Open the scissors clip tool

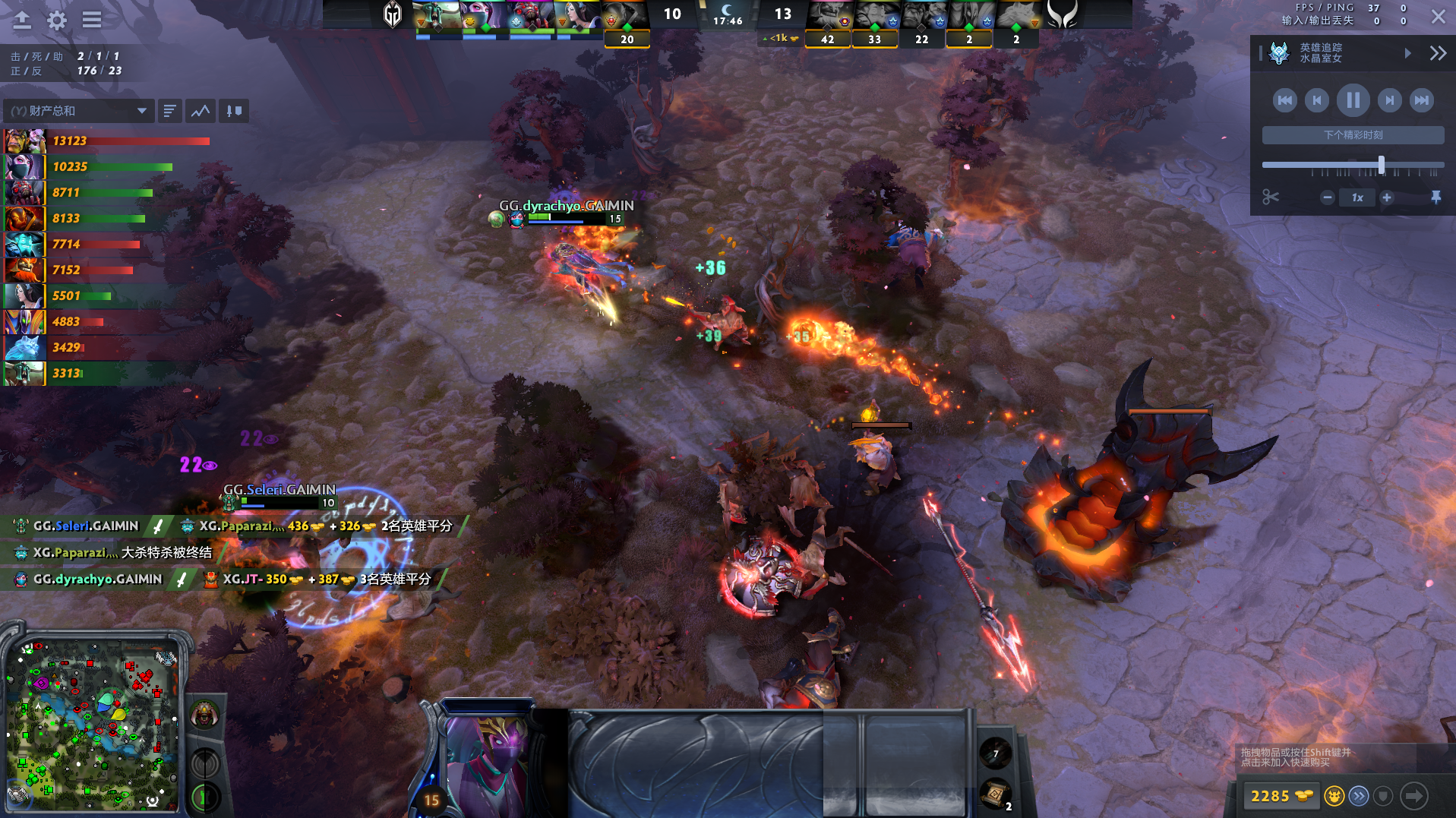(1271, 197)
